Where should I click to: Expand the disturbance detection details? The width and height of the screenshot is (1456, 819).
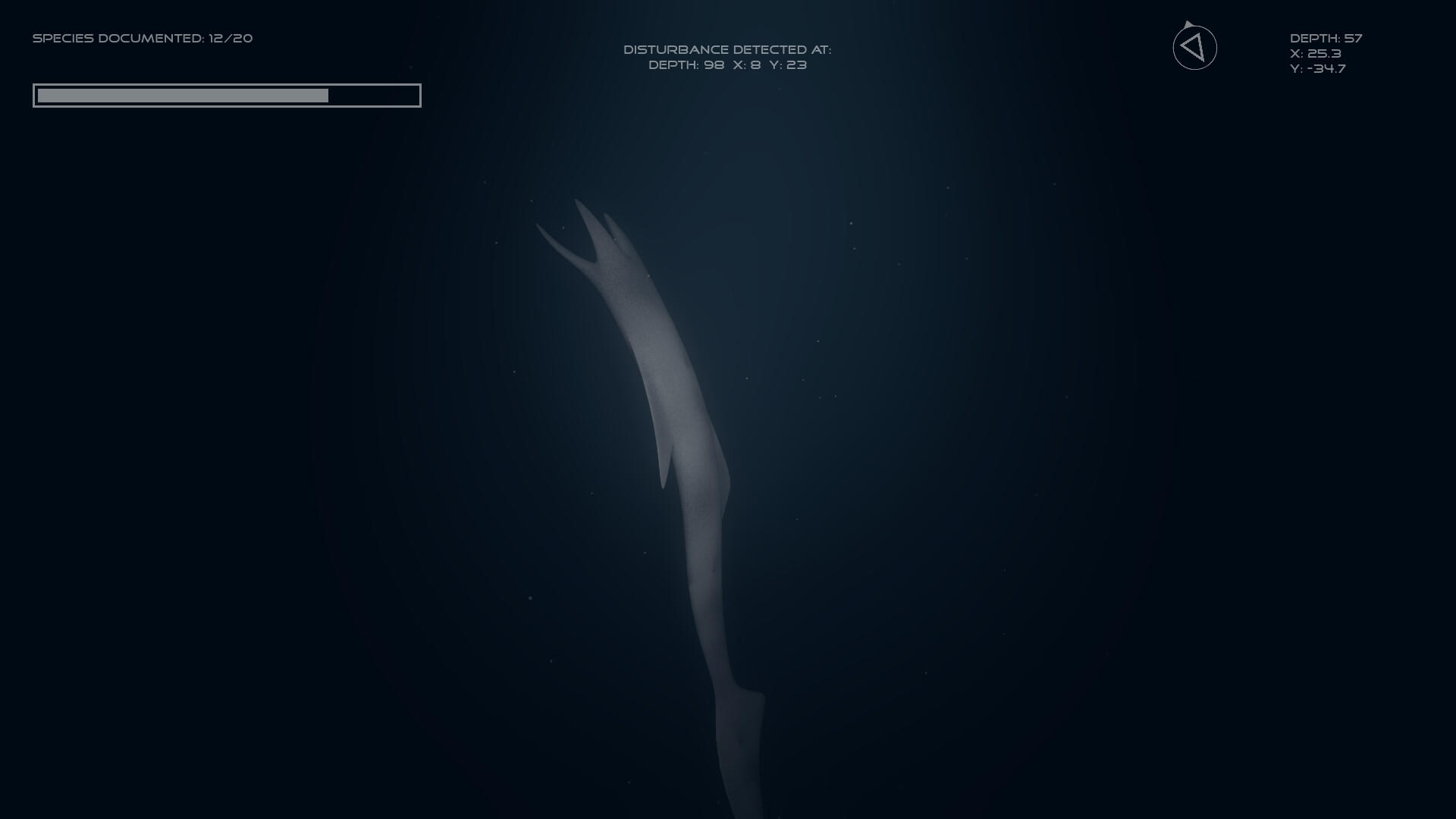point(727,65)
